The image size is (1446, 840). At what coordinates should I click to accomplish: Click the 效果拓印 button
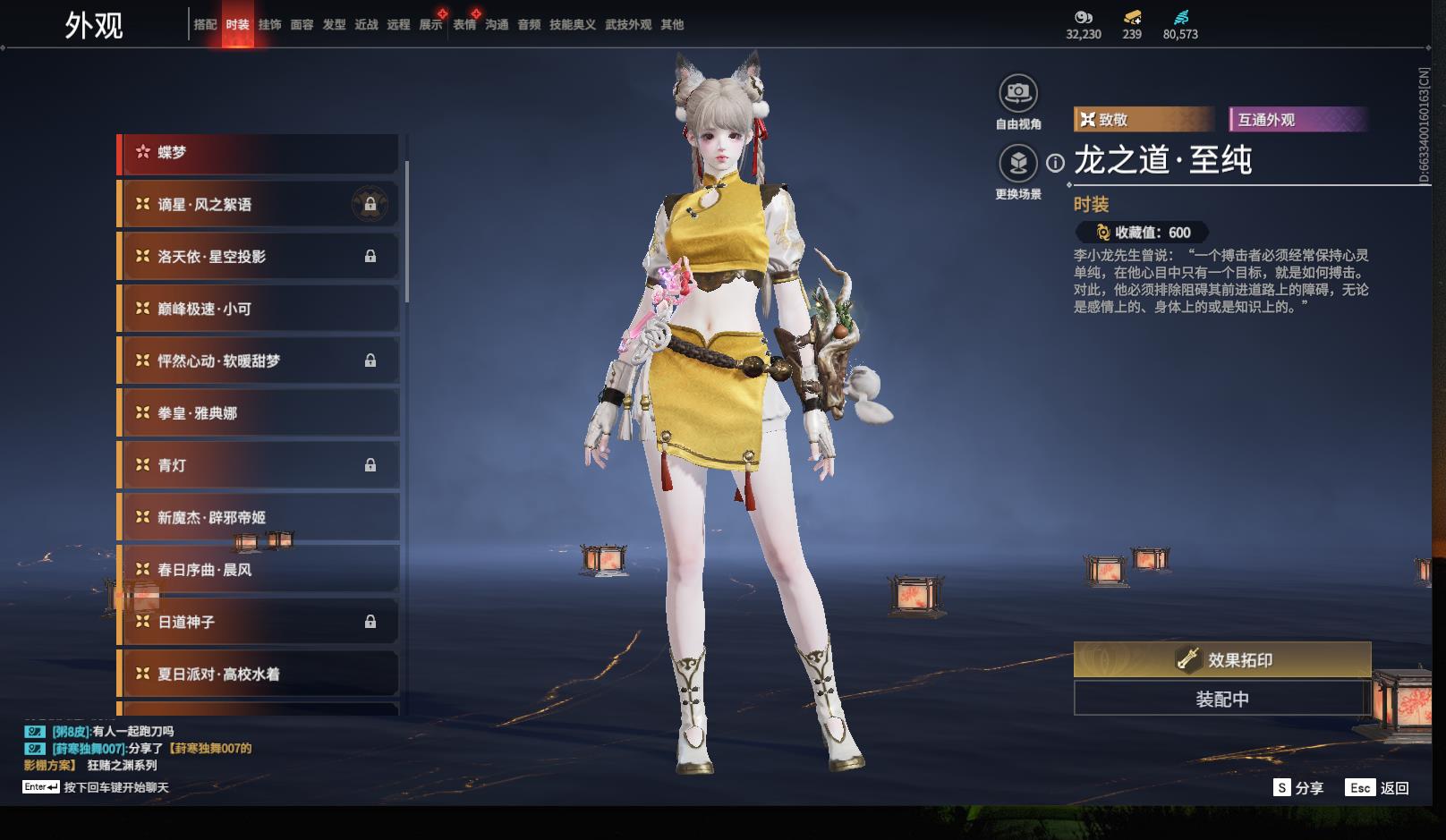1221,660
